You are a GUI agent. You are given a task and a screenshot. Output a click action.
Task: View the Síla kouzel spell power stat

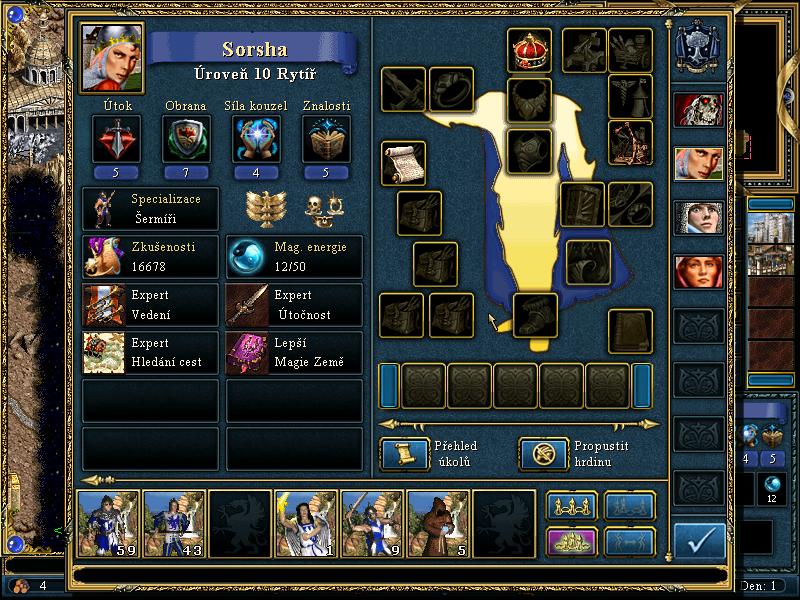pyautogui.click(x=256, y=138)
